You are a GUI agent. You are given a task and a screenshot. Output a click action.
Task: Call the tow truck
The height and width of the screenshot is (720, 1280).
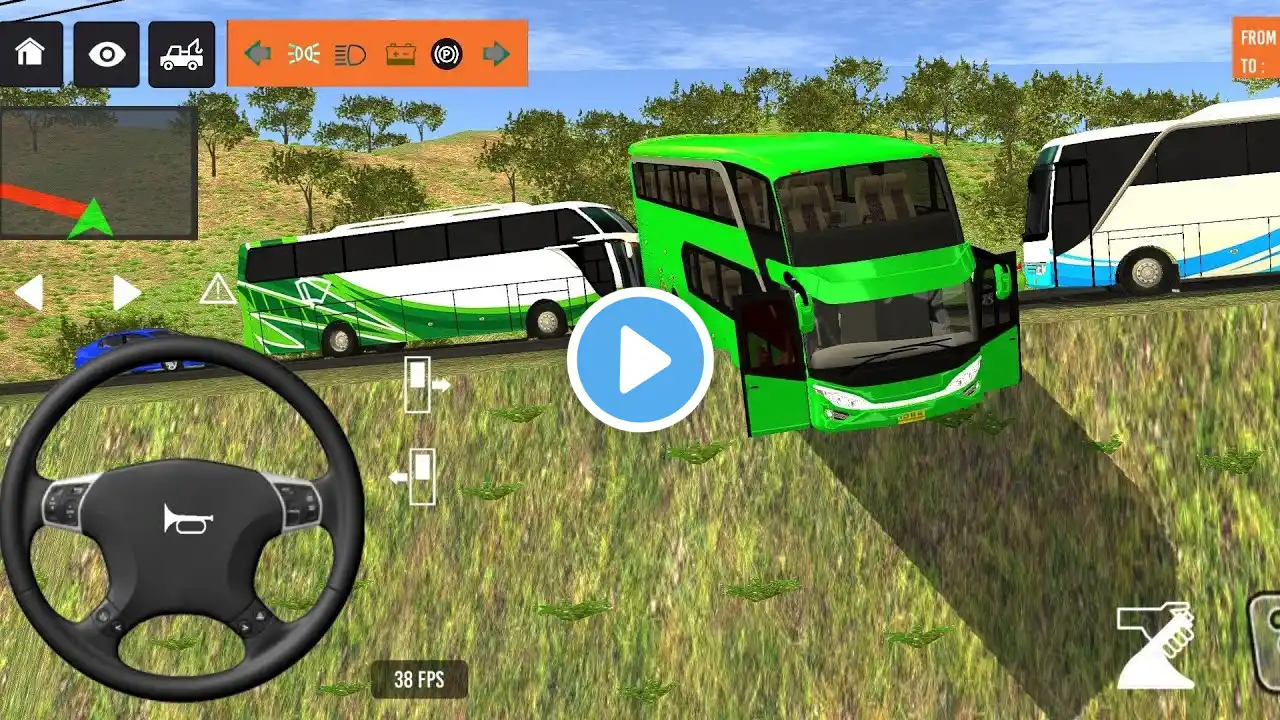point(181,53)
